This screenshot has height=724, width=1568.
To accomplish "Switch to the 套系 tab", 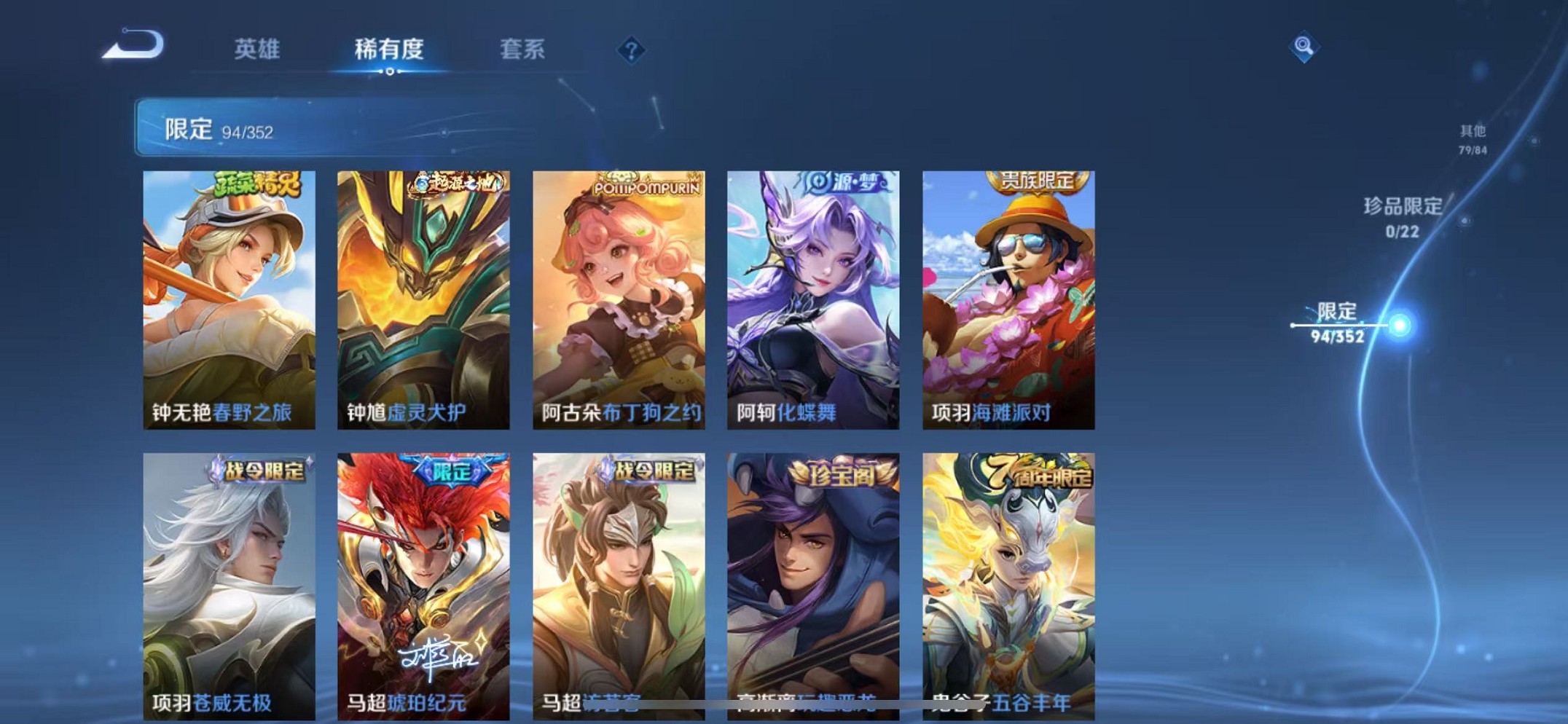I will [521, 50].
